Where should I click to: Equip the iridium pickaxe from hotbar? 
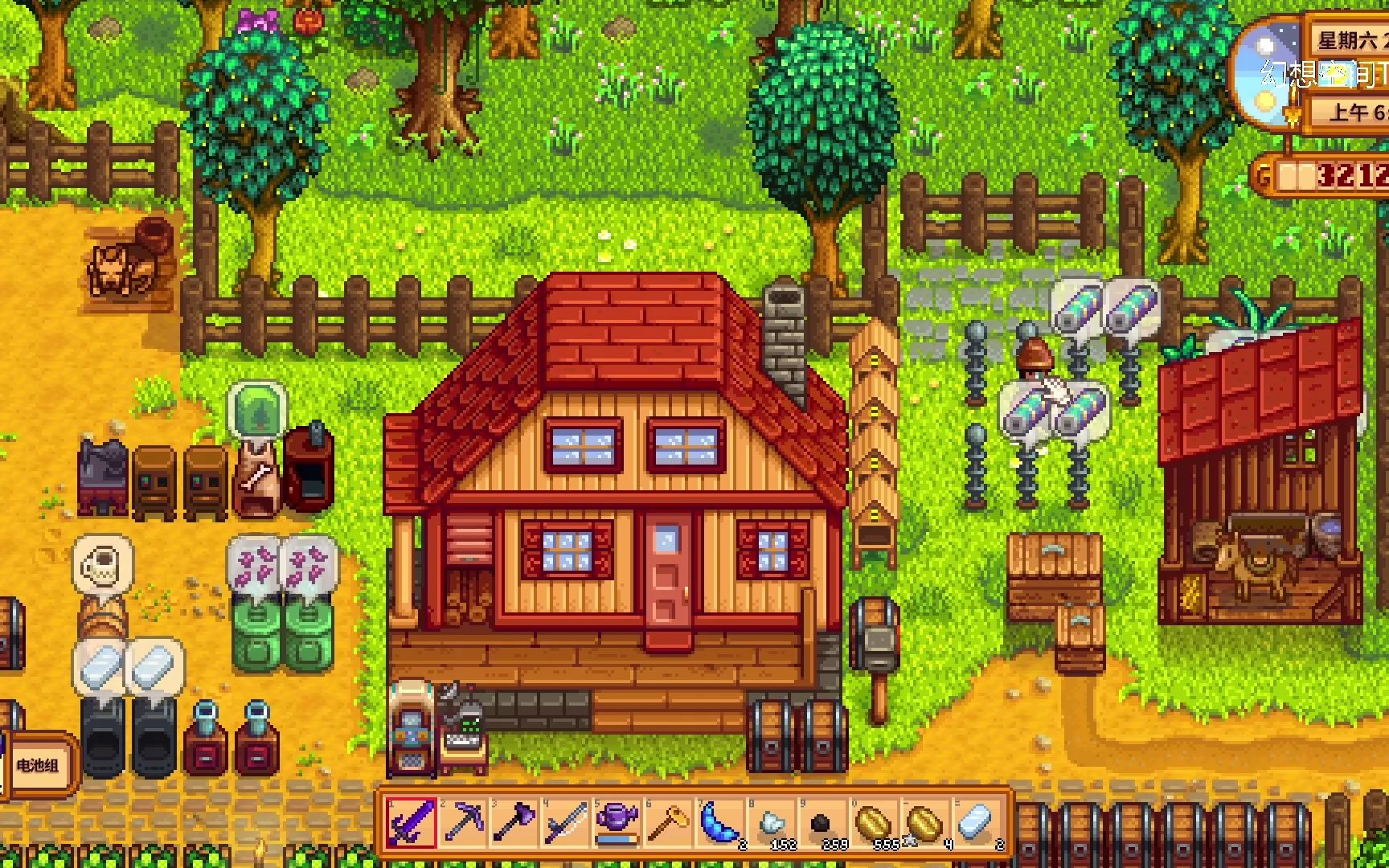click(463, 823)
